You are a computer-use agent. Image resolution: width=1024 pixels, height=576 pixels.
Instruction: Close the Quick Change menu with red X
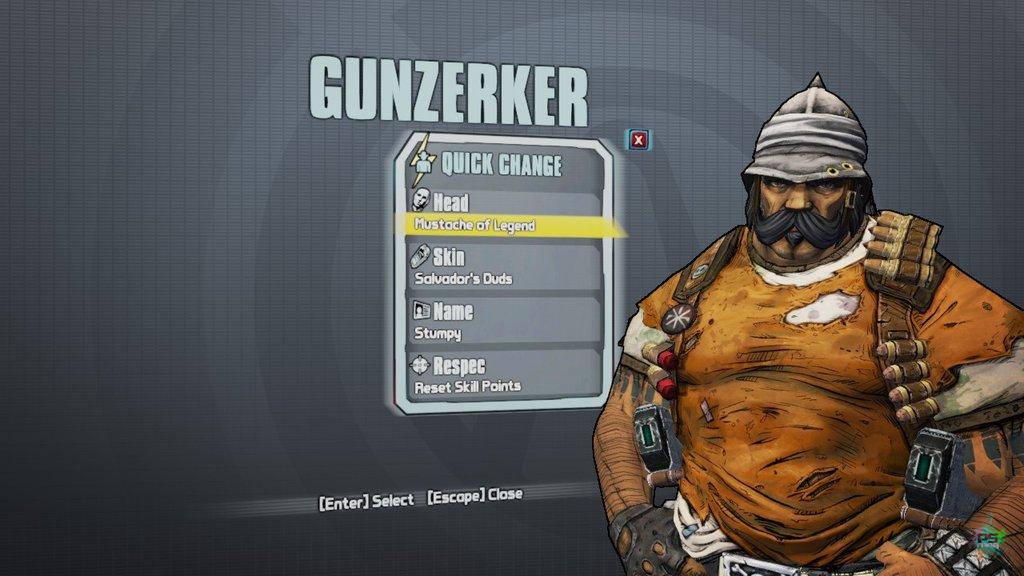[638, 140]
